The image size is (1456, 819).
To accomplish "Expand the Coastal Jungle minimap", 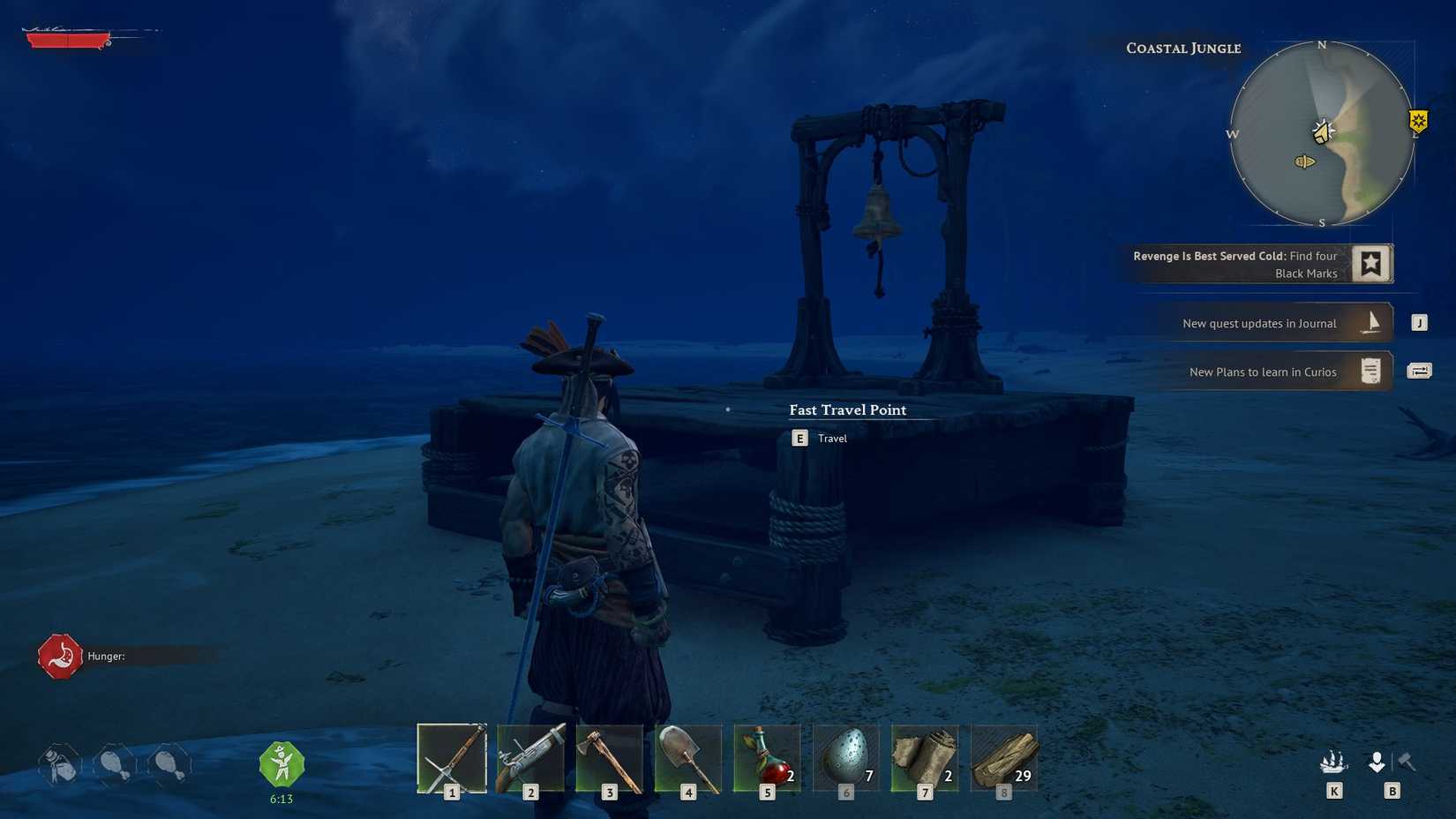I will coord(1321,134).
